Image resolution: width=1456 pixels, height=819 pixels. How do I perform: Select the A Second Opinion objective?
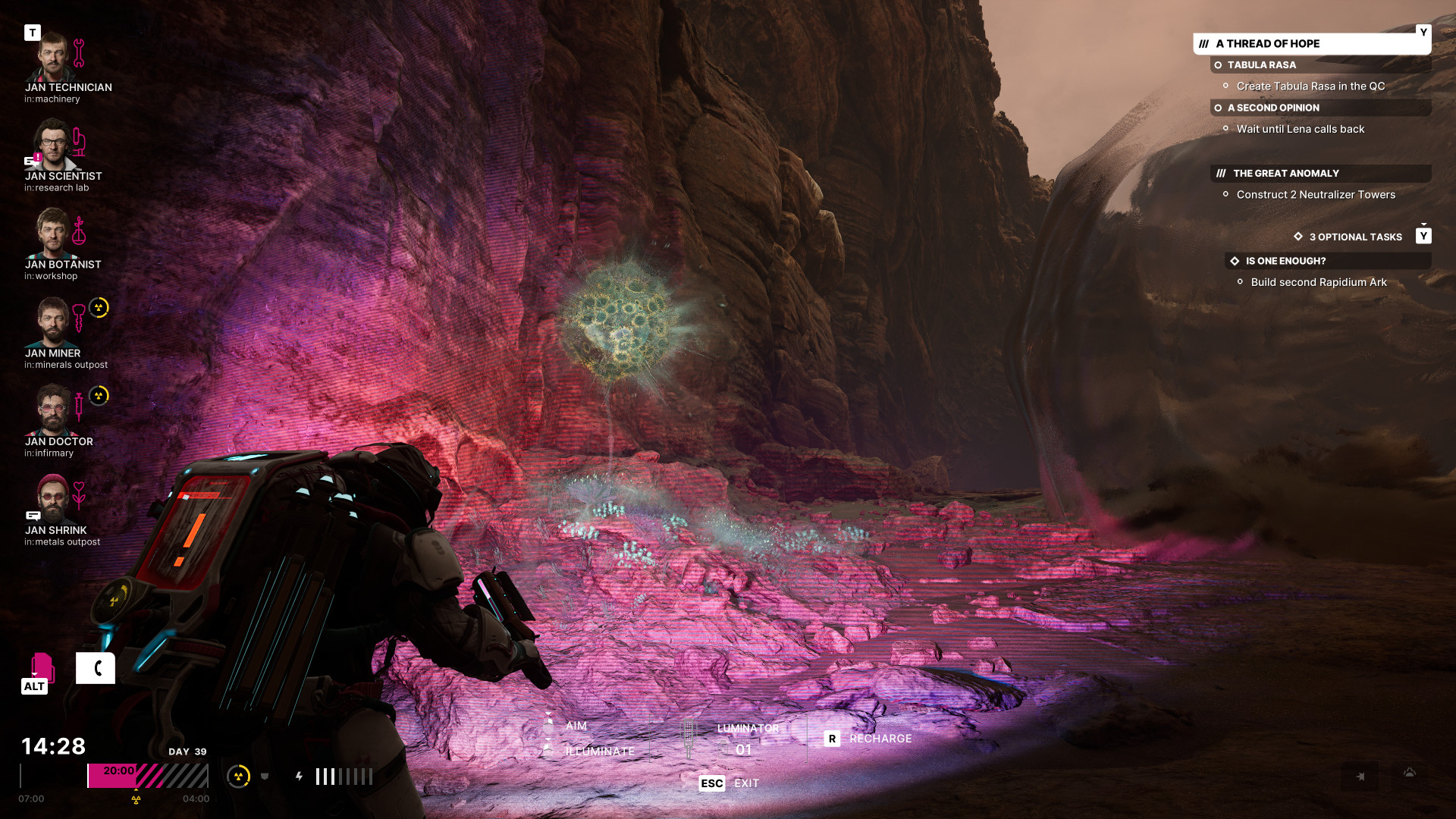(1273, 108)
